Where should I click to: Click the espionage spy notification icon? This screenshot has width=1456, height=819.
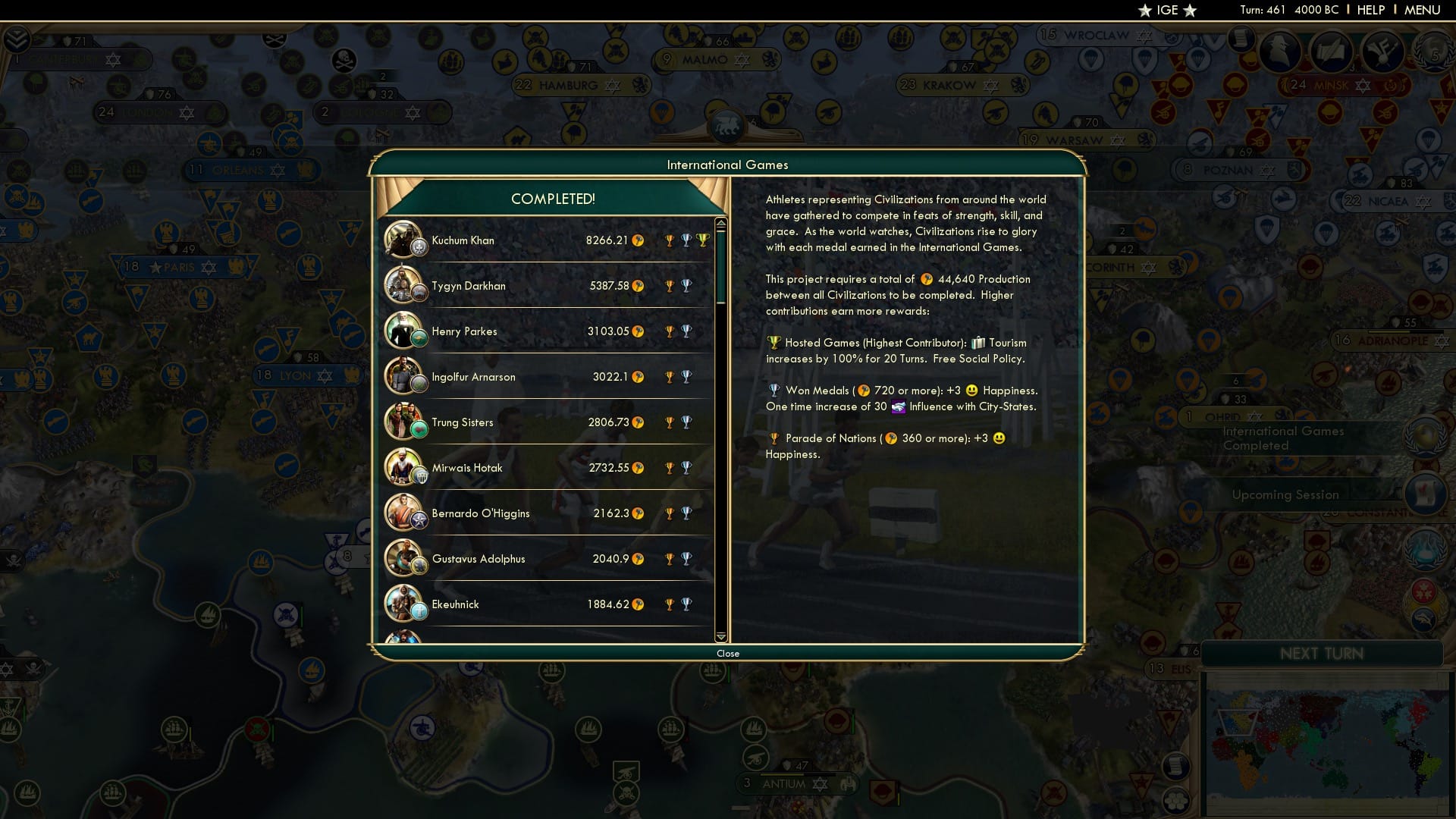coord(1280,52)
